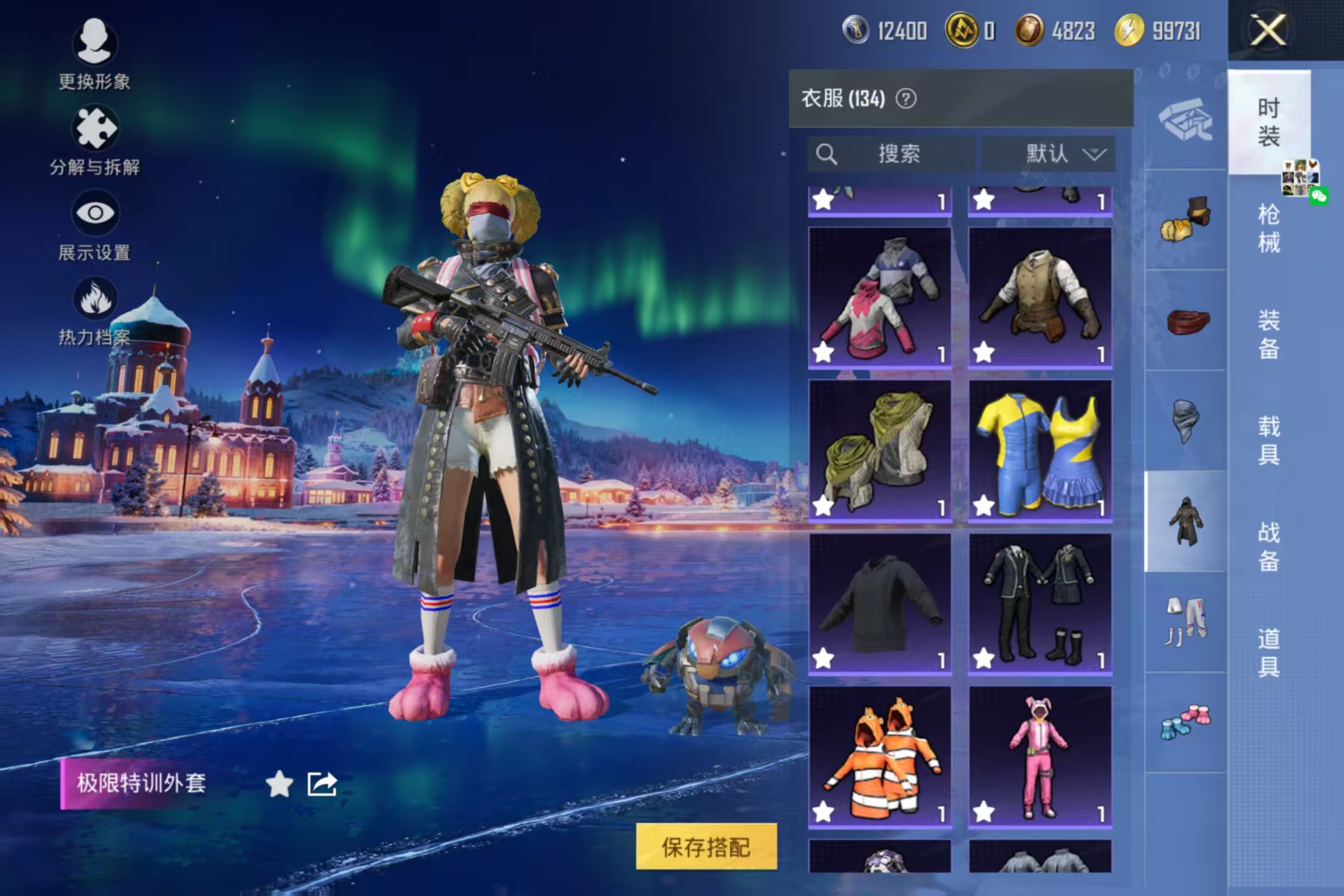Favorite the outfit with the star icon
The image size is (1344, 896).
point(280,783)
